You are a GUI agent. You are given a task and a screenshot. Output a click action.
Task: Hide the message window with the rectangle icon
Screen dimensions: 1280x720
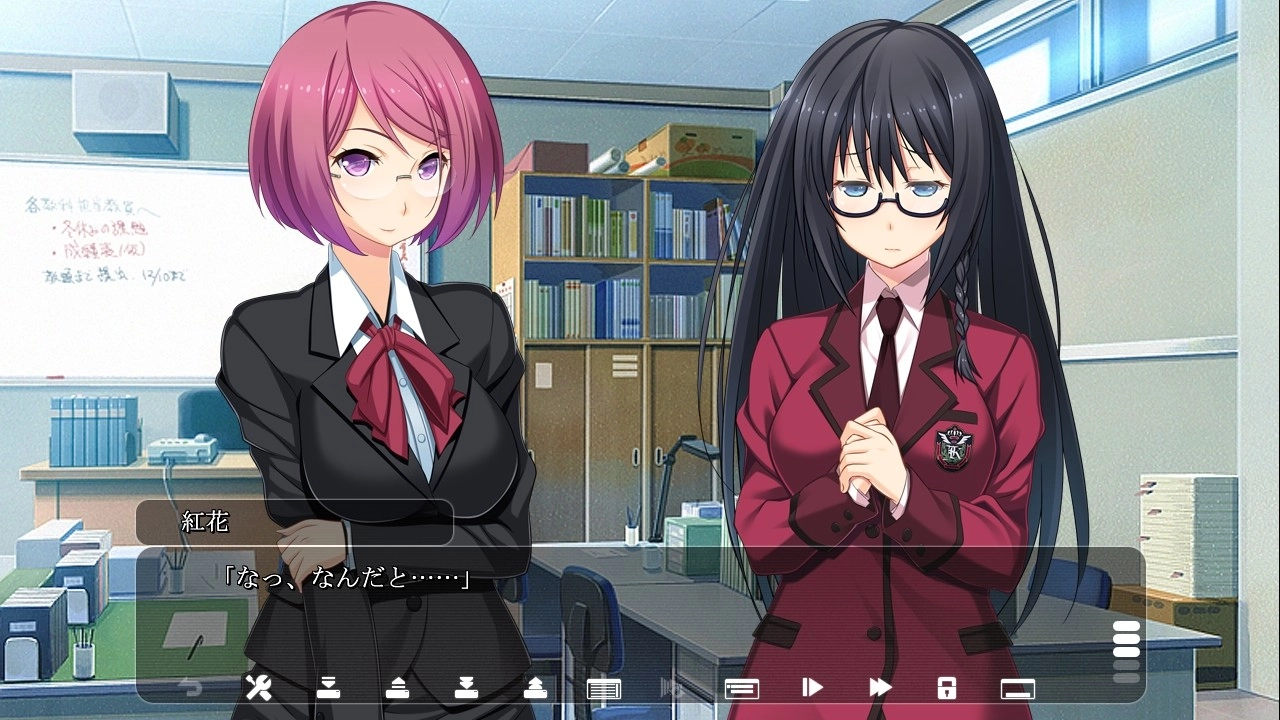[1017, 688]
